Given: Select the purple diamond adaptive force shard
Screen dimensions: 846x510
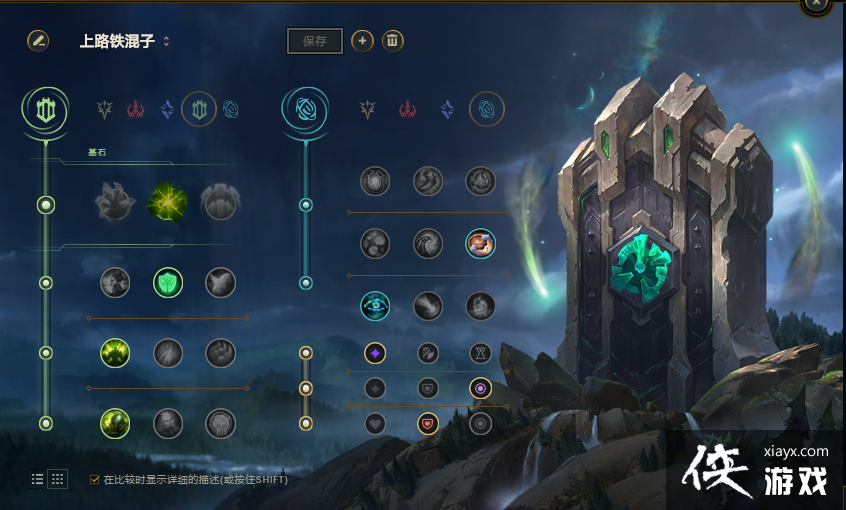Looking at the screenshot, I should [x=375, y=353].
